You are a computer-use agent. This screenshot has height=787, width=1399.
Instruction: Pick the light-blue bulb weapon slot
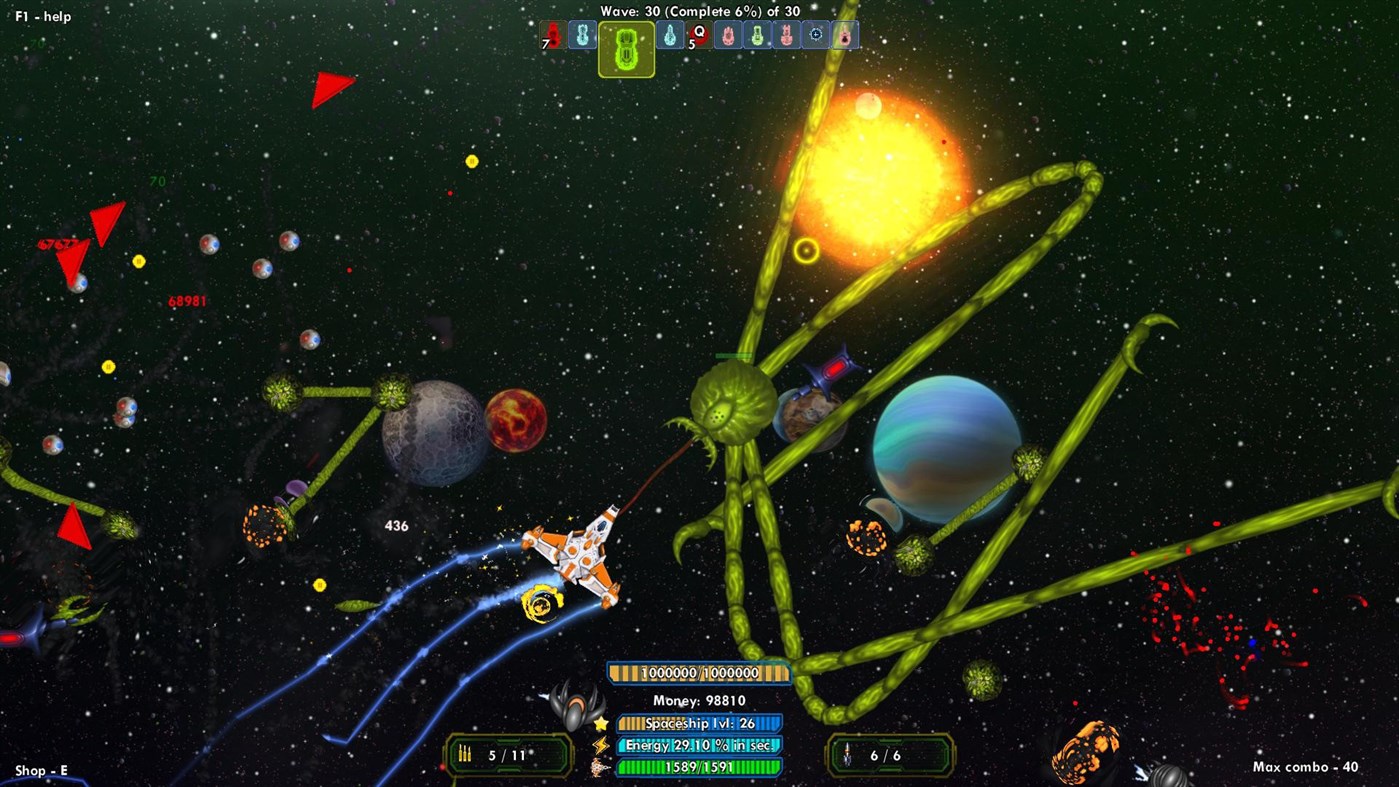670,35
